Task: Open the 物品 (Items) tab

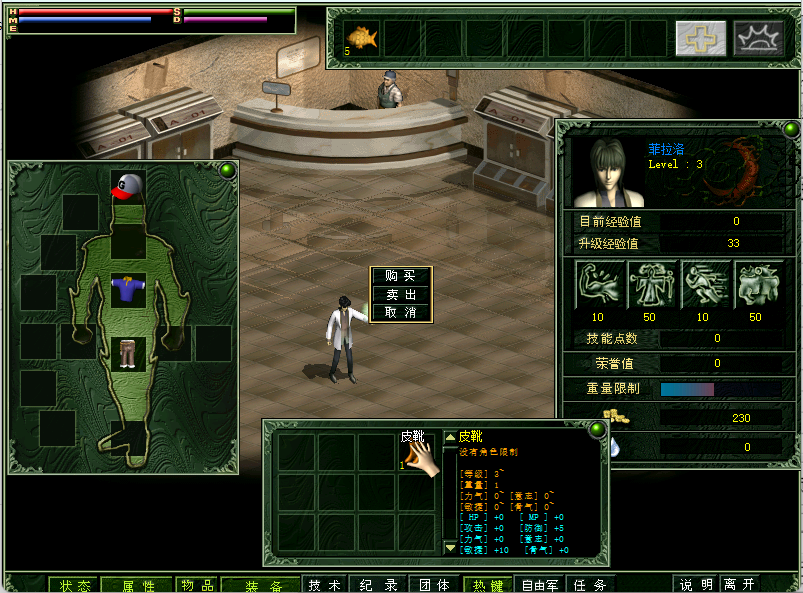Action: coord(197,585)
